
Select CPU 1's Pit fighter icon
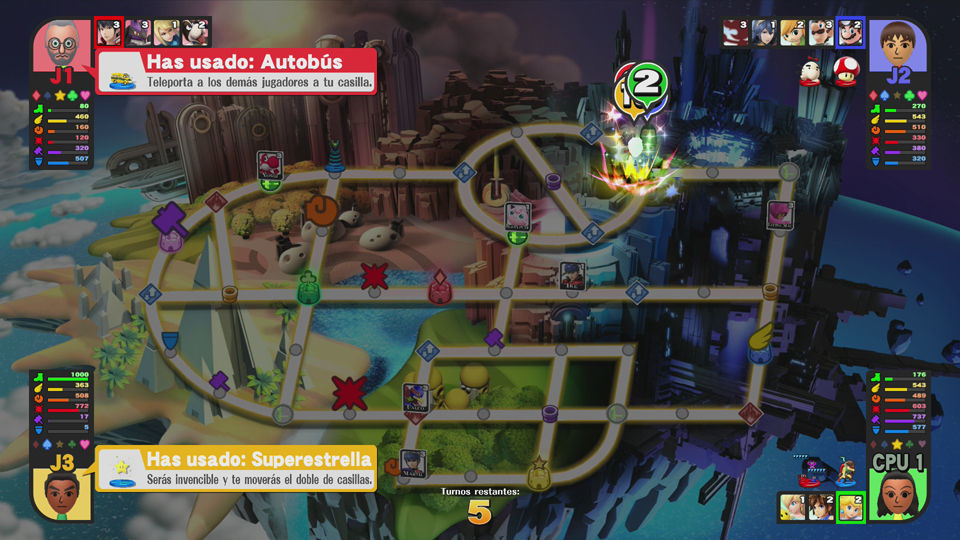pos(821,507)
